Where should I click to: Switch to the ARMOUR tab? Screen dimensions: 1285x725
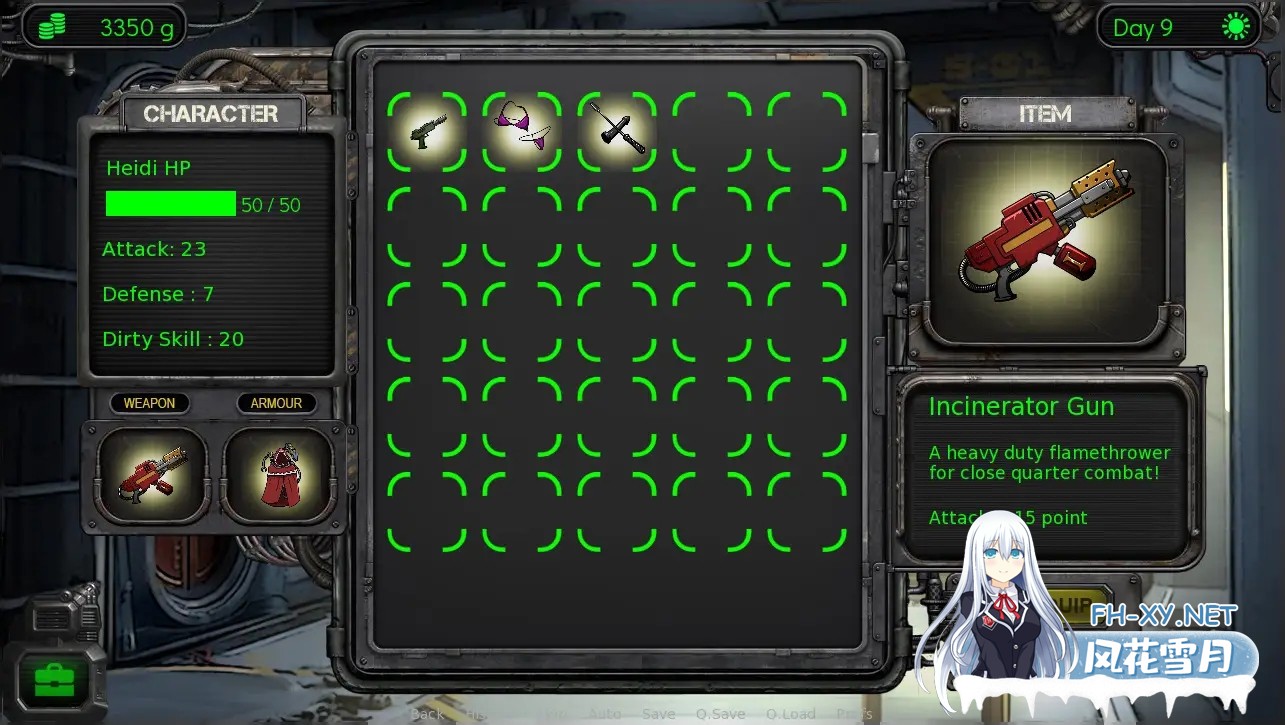(276, 403)
